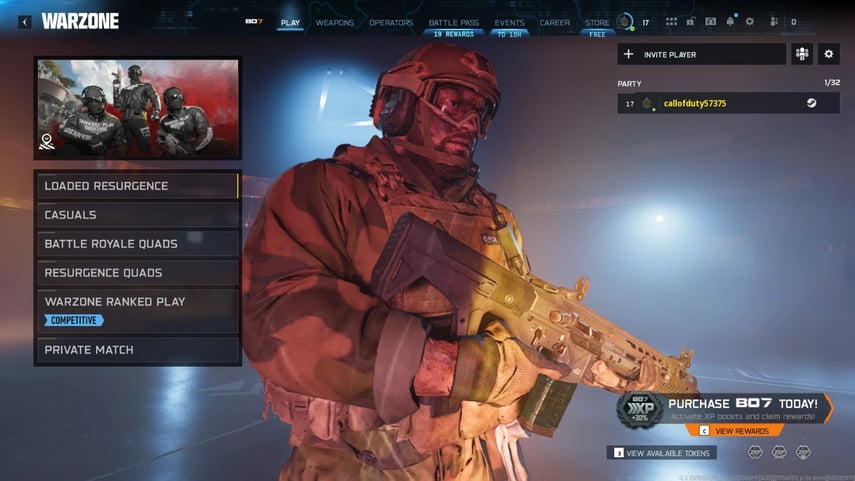The width and height of the screenshot is (855, 481).
Task: Go back with the top-left arrow
Action: [25, 21]
